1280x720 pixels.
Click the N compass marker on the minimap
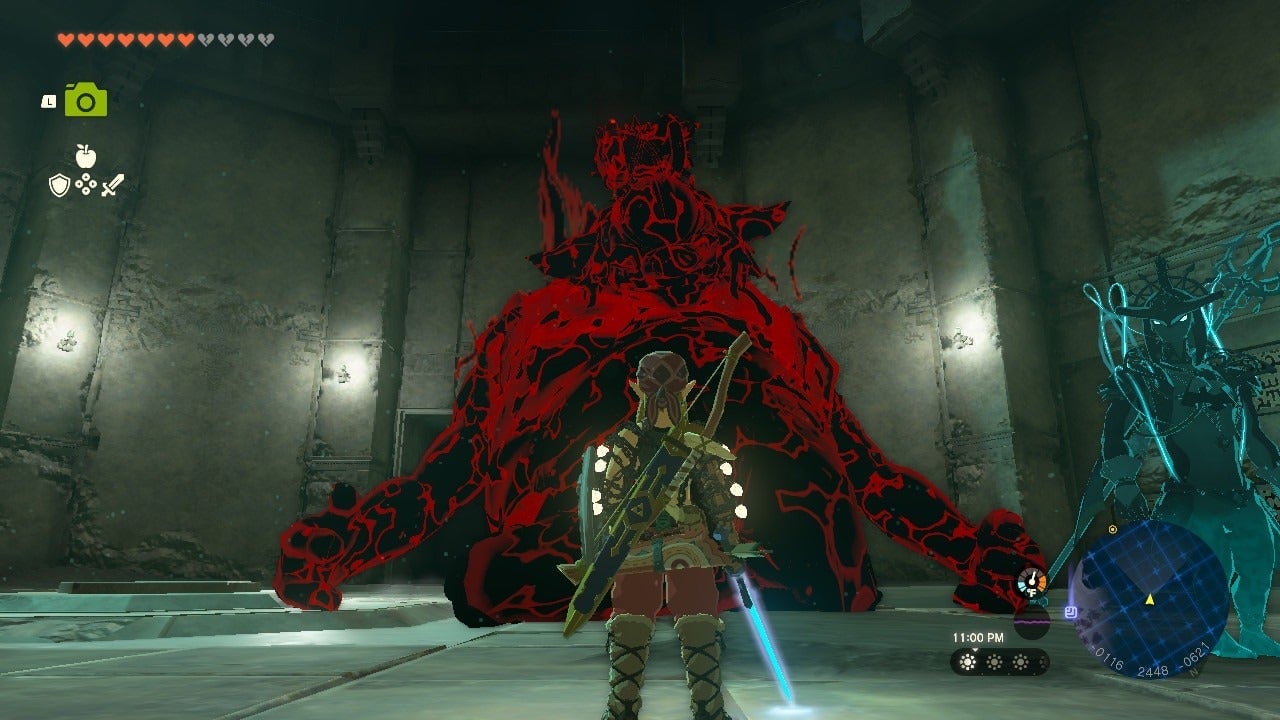pos(1193,670)
